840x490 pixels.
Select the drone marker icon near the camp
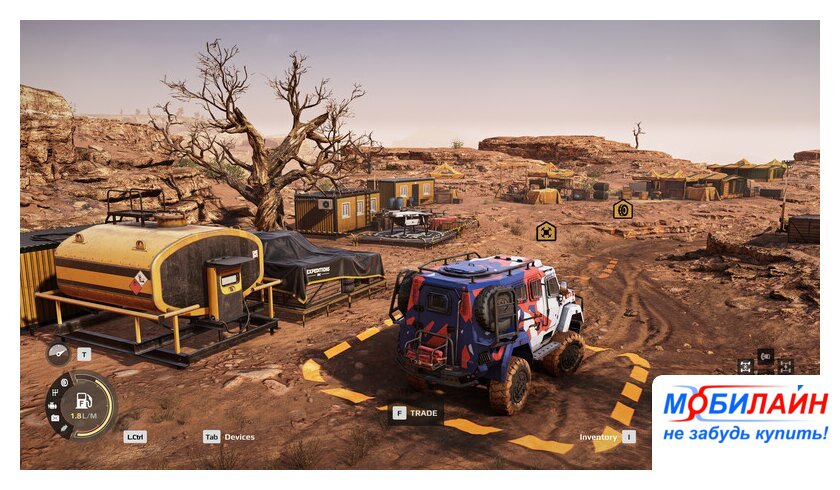pyautogui.click(x=546, y=231)
